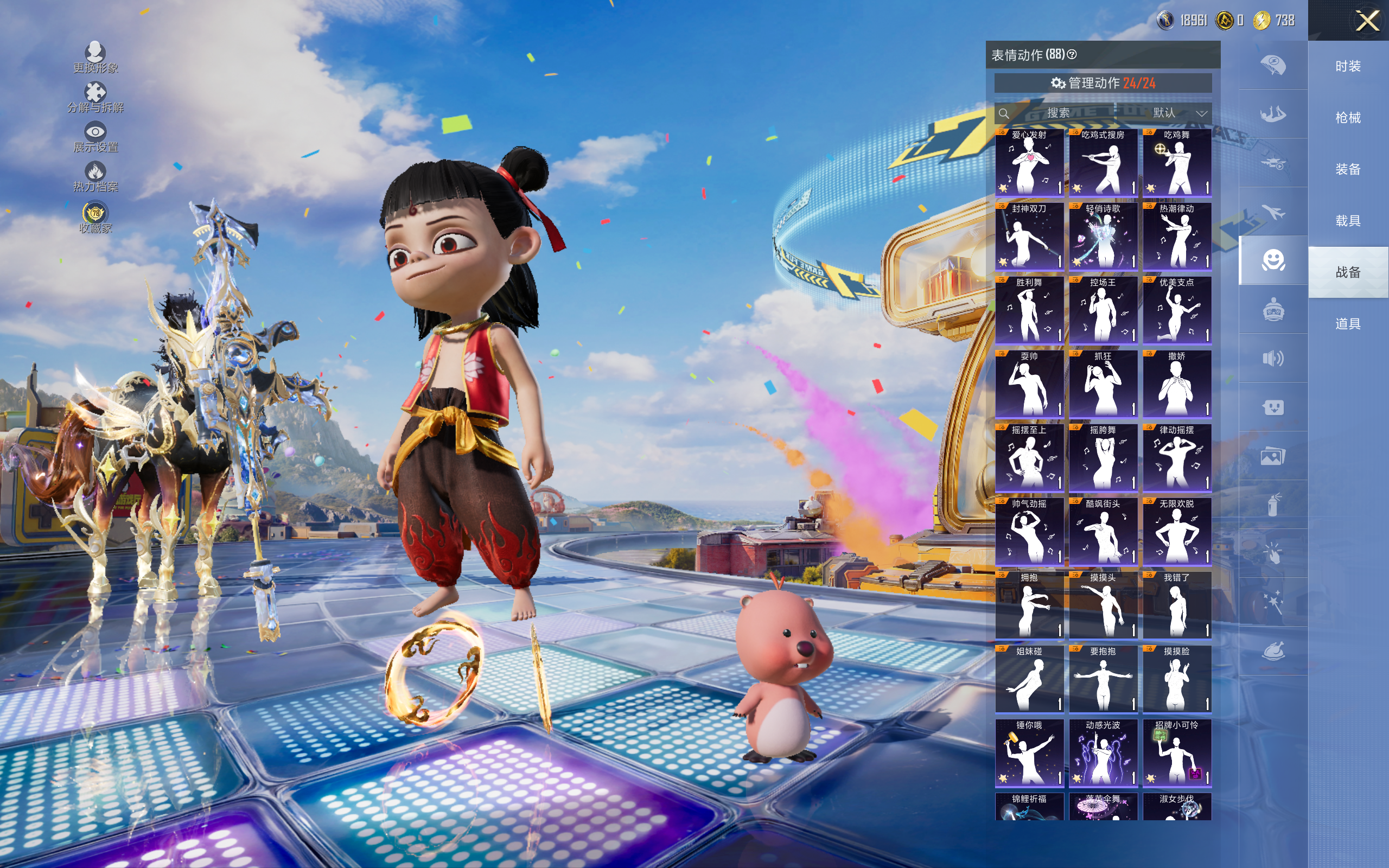Select the 胜利舞 victory dance emote
Screen dimensions: 1389x868
[x=1029, y=310]
